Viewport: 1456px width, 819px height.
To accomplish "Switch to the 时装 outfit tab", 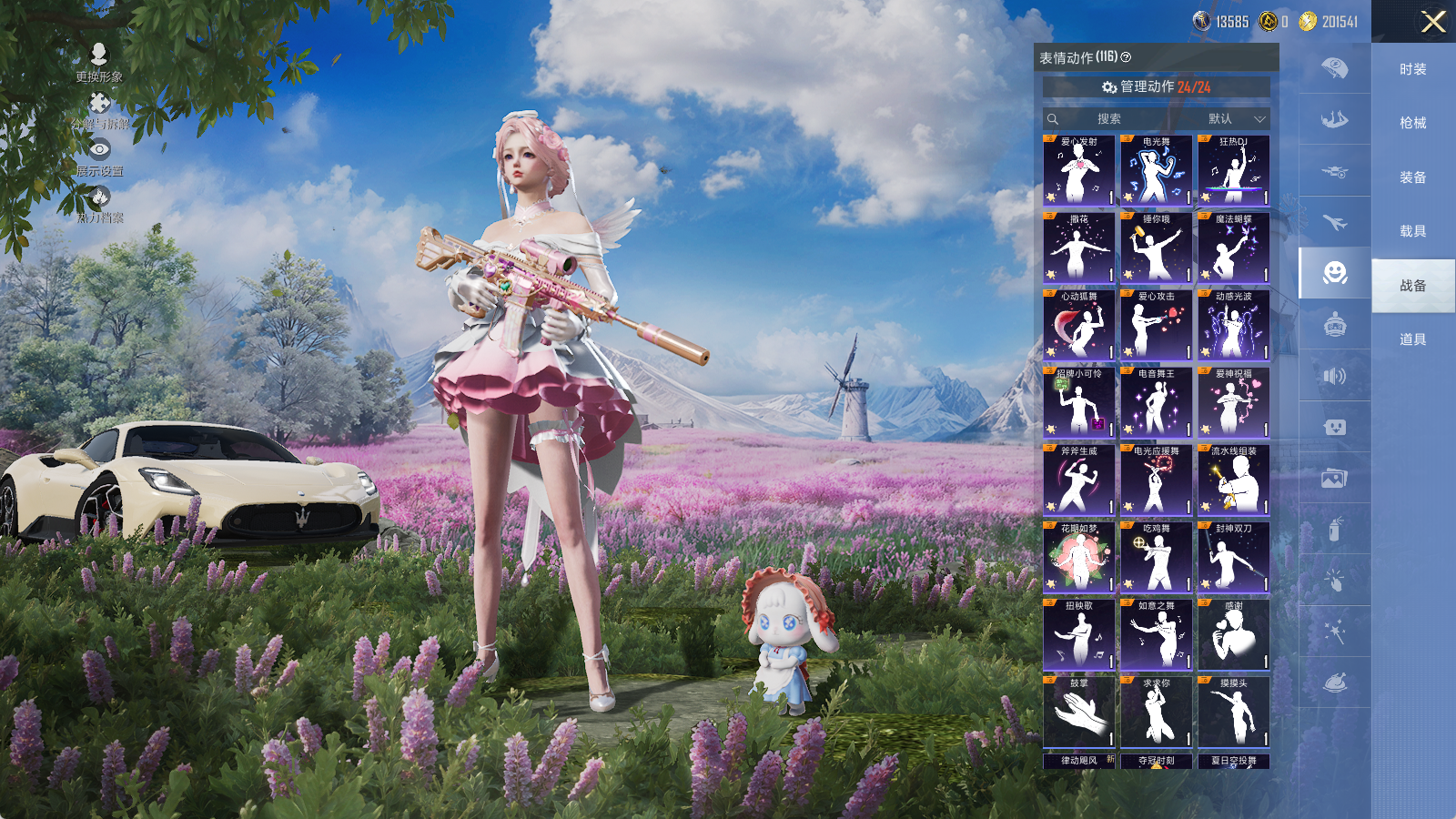I will (1412, 69).
